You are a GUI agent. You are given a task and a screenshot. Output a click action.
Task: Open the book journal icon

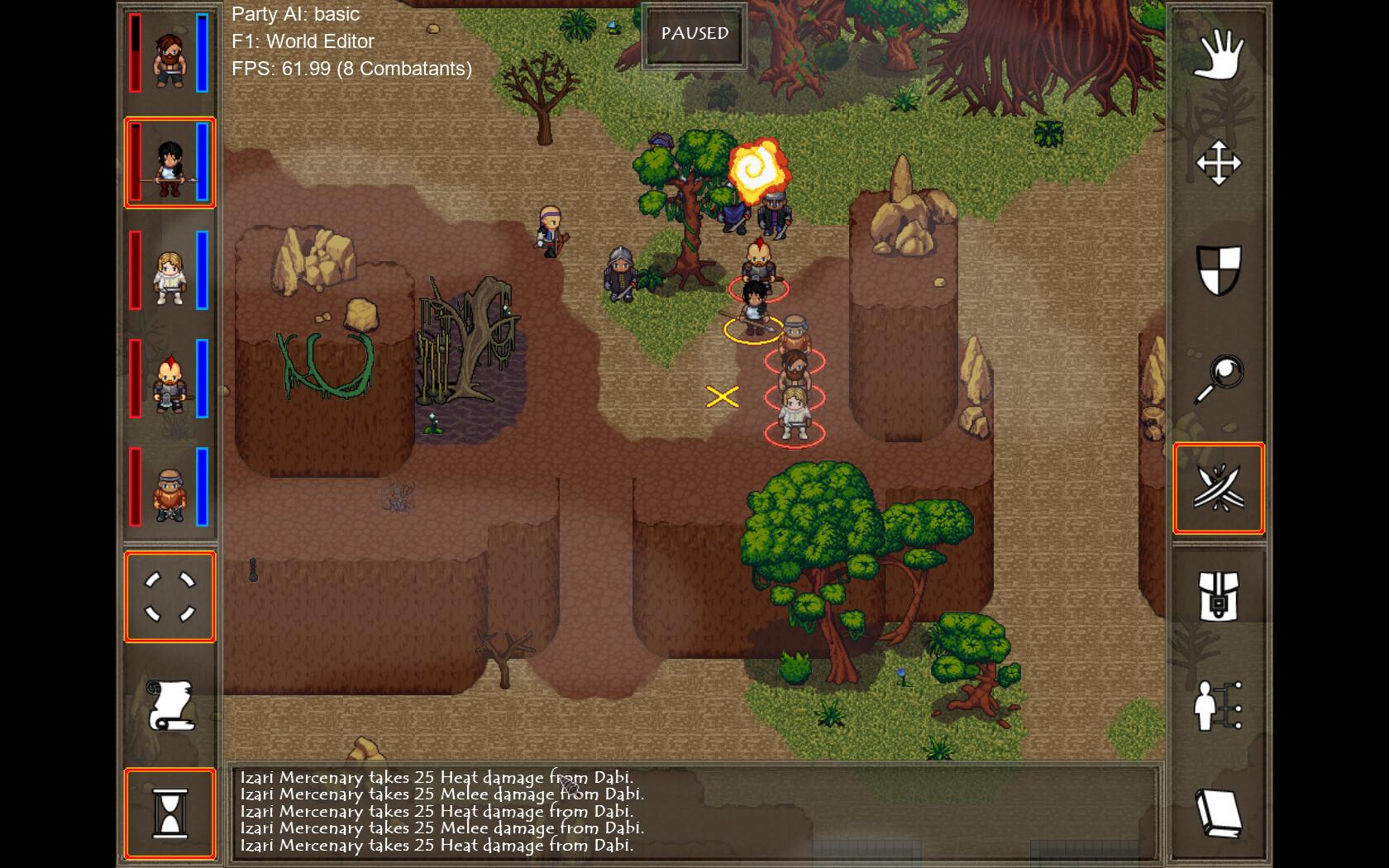1219,813
